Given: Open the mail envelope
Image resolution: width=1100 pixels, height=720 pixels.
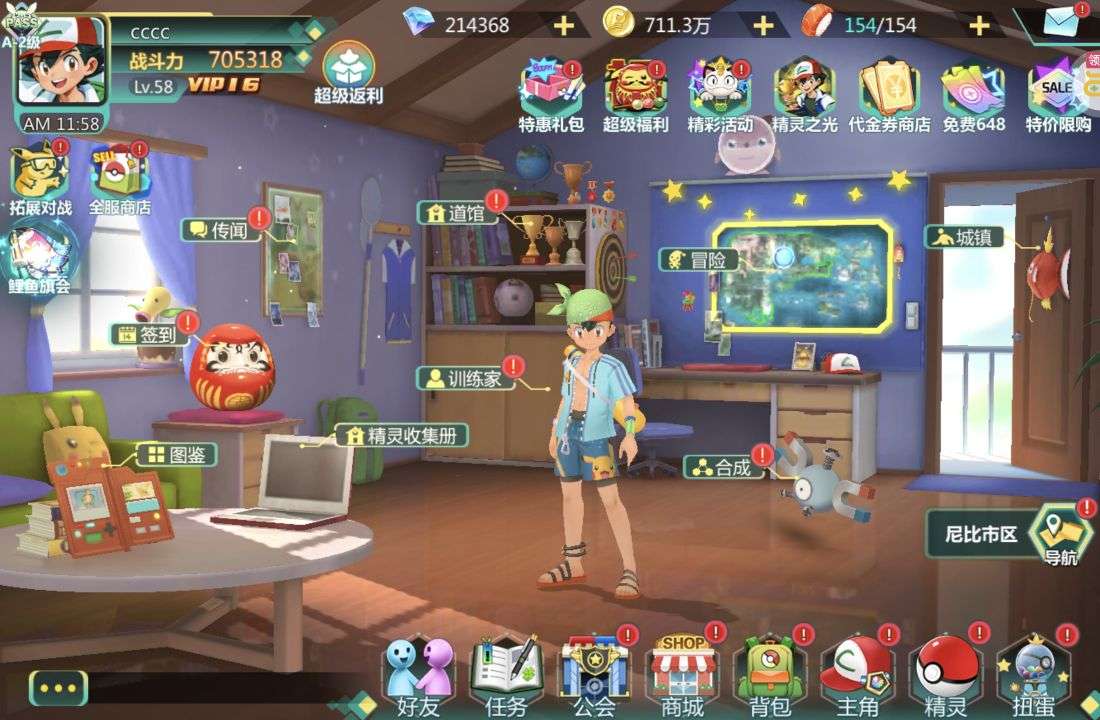Looking at the screenshot, I should [x=1061, y=22].
